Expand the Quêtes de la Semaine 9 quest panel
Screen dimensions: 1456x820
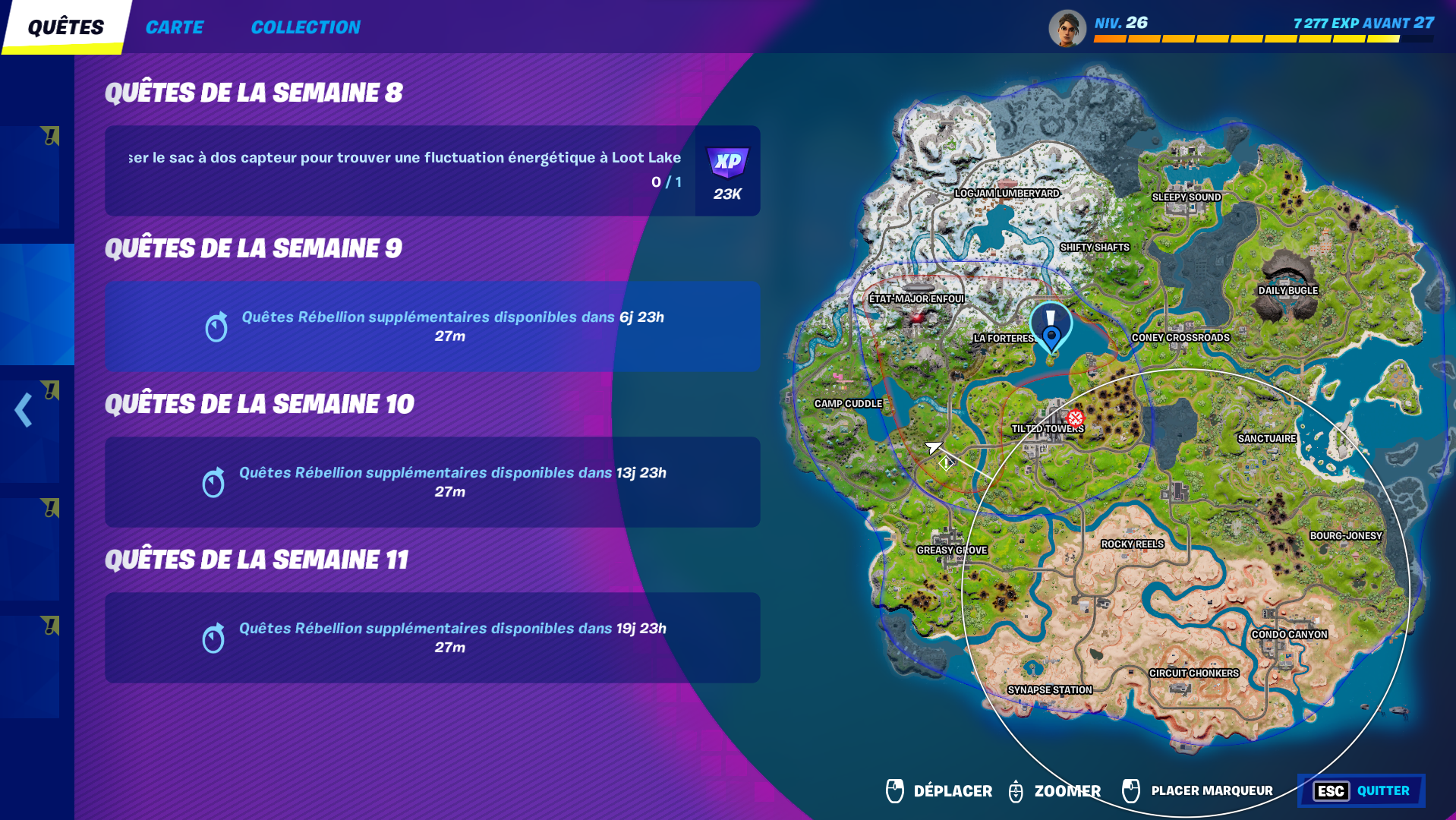[431, 326]
